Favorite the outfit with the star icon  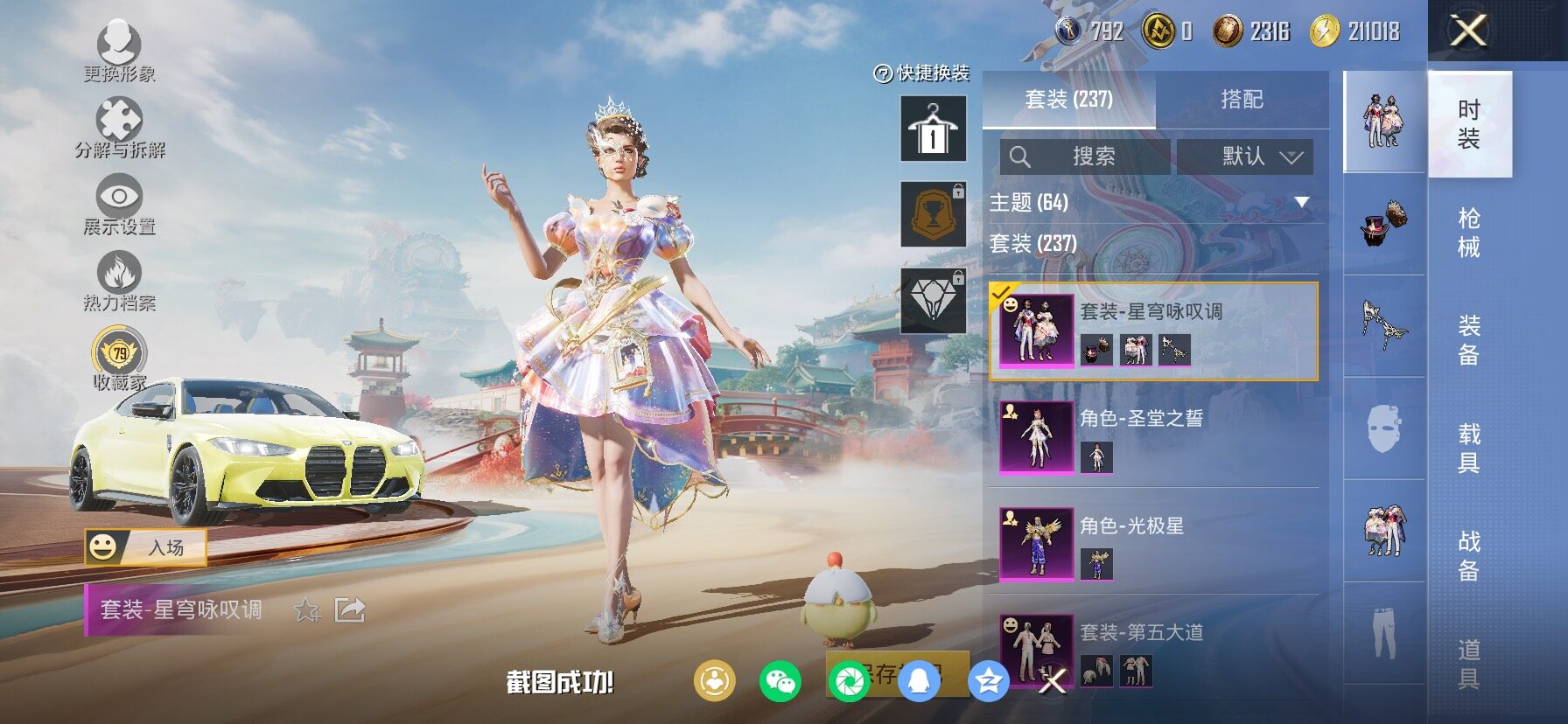tap(306, 609)
